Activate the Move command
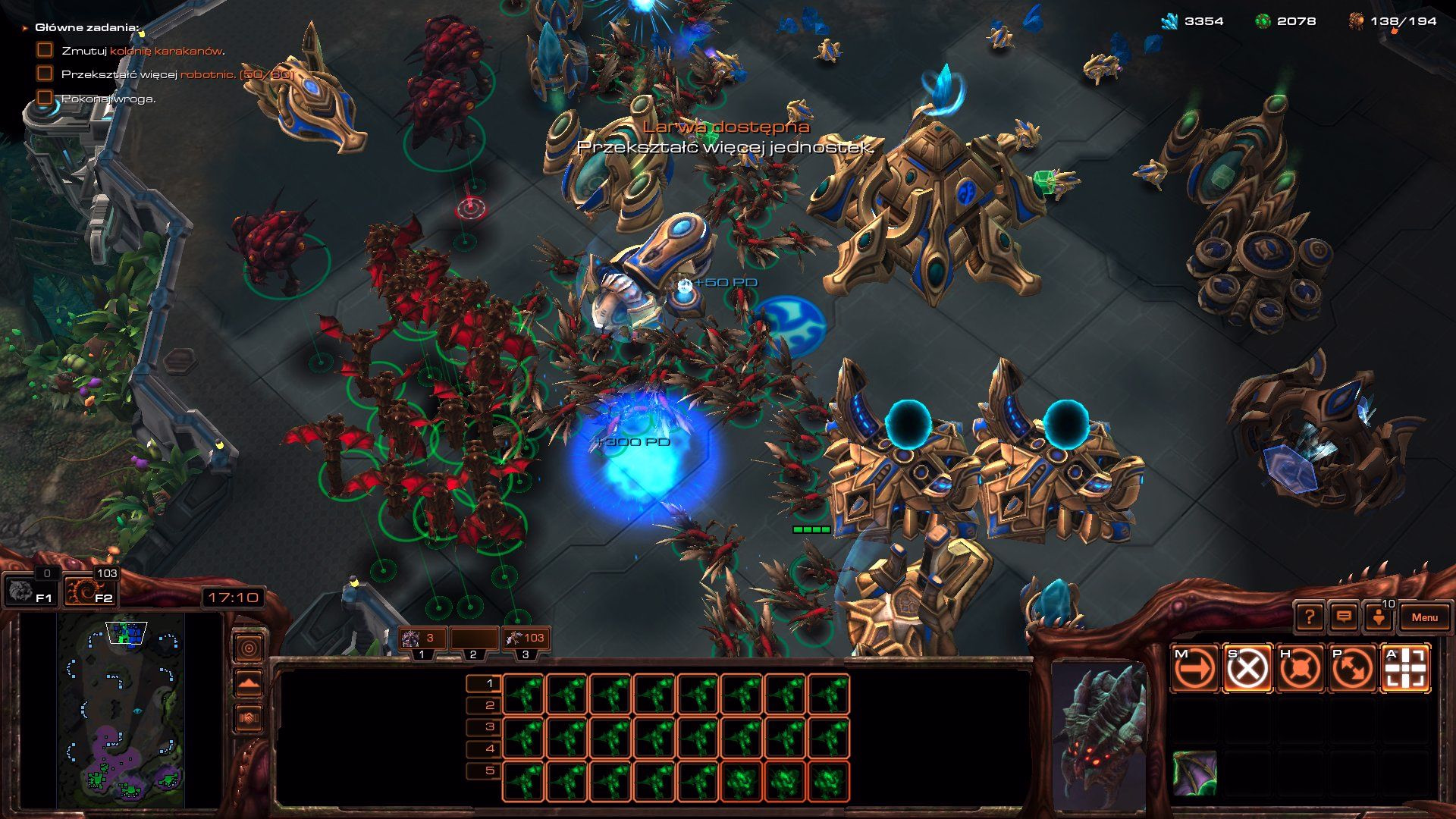 tap(1194, 669)
